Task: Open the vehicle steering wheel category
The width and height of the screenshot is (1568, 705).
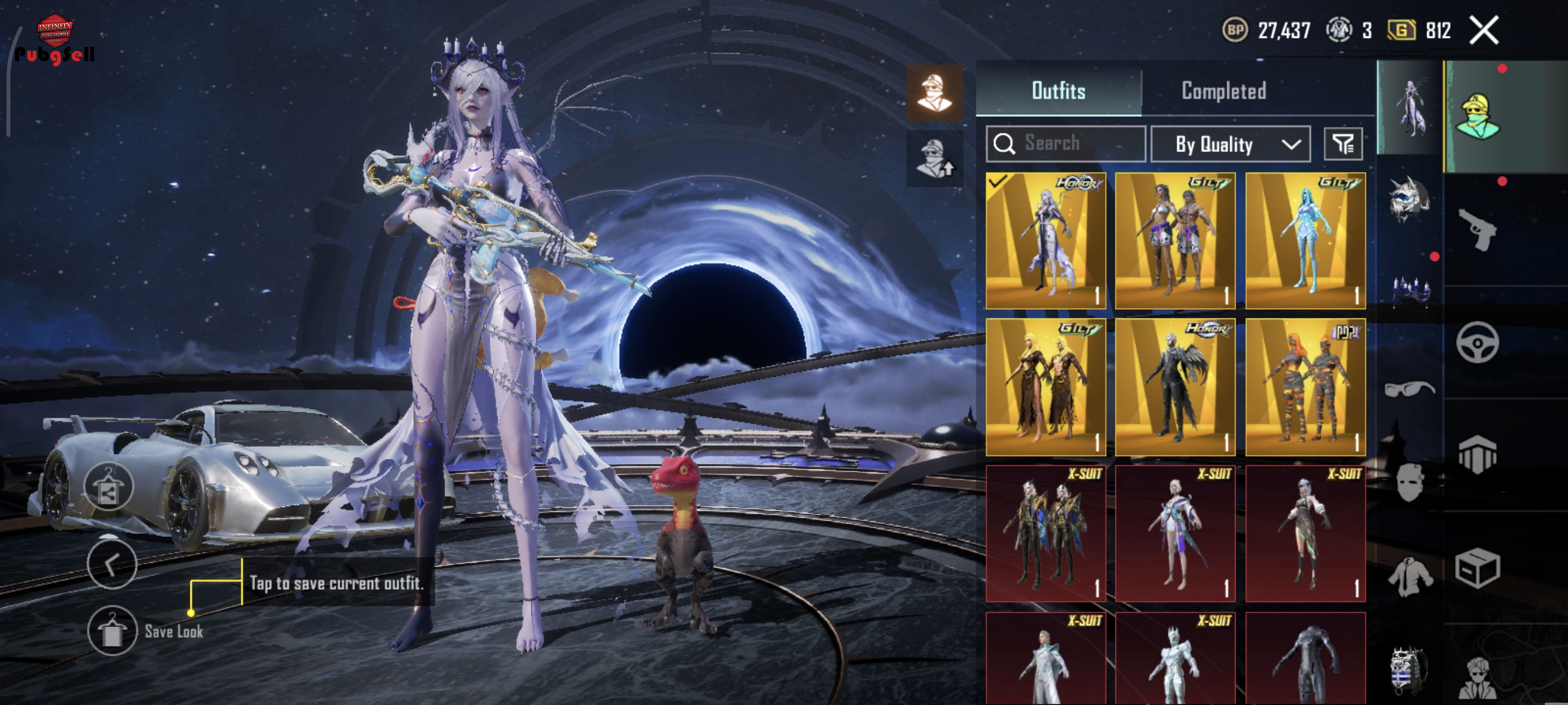Action: (x=1477, y=343)
